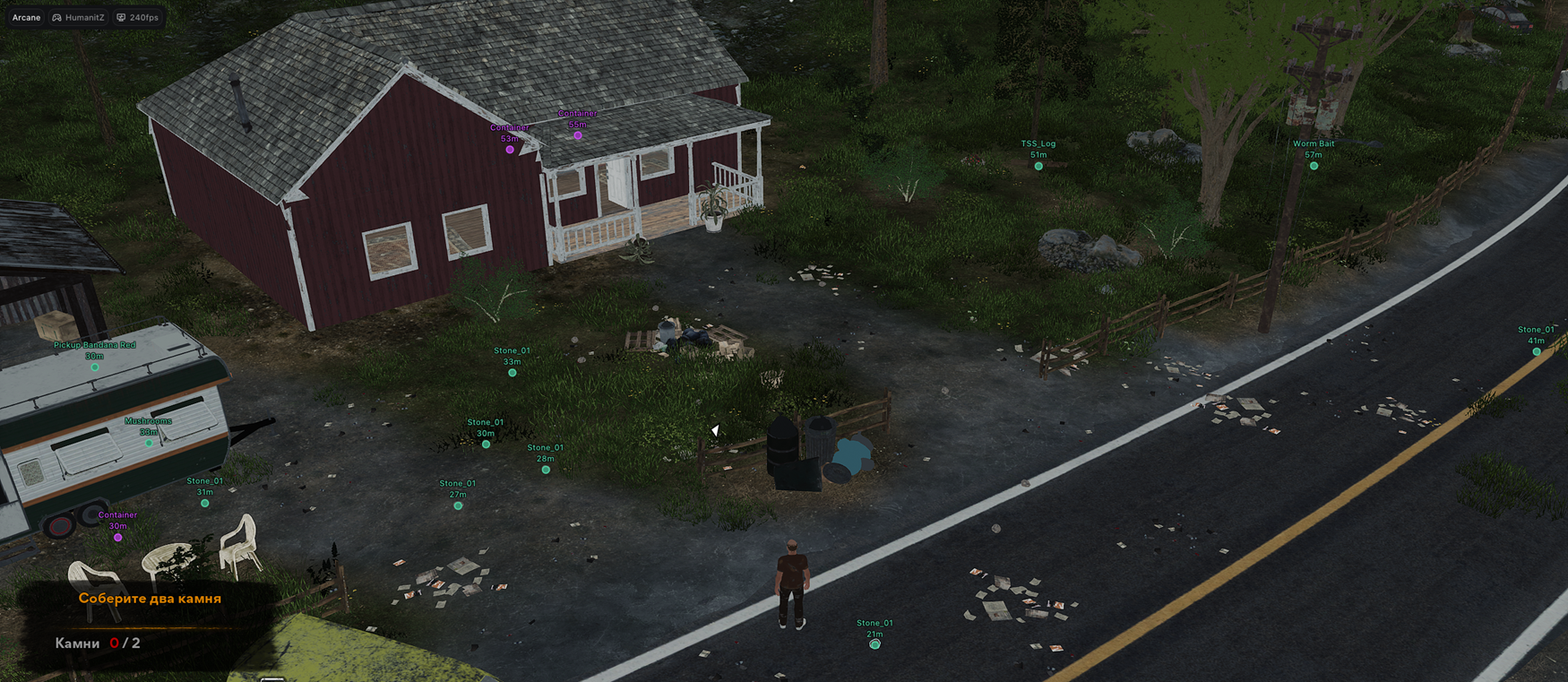The height and width of the screenshot is (682, 1568).
Task: Click the quest title Соберите два камня
Action: (149, 599)
